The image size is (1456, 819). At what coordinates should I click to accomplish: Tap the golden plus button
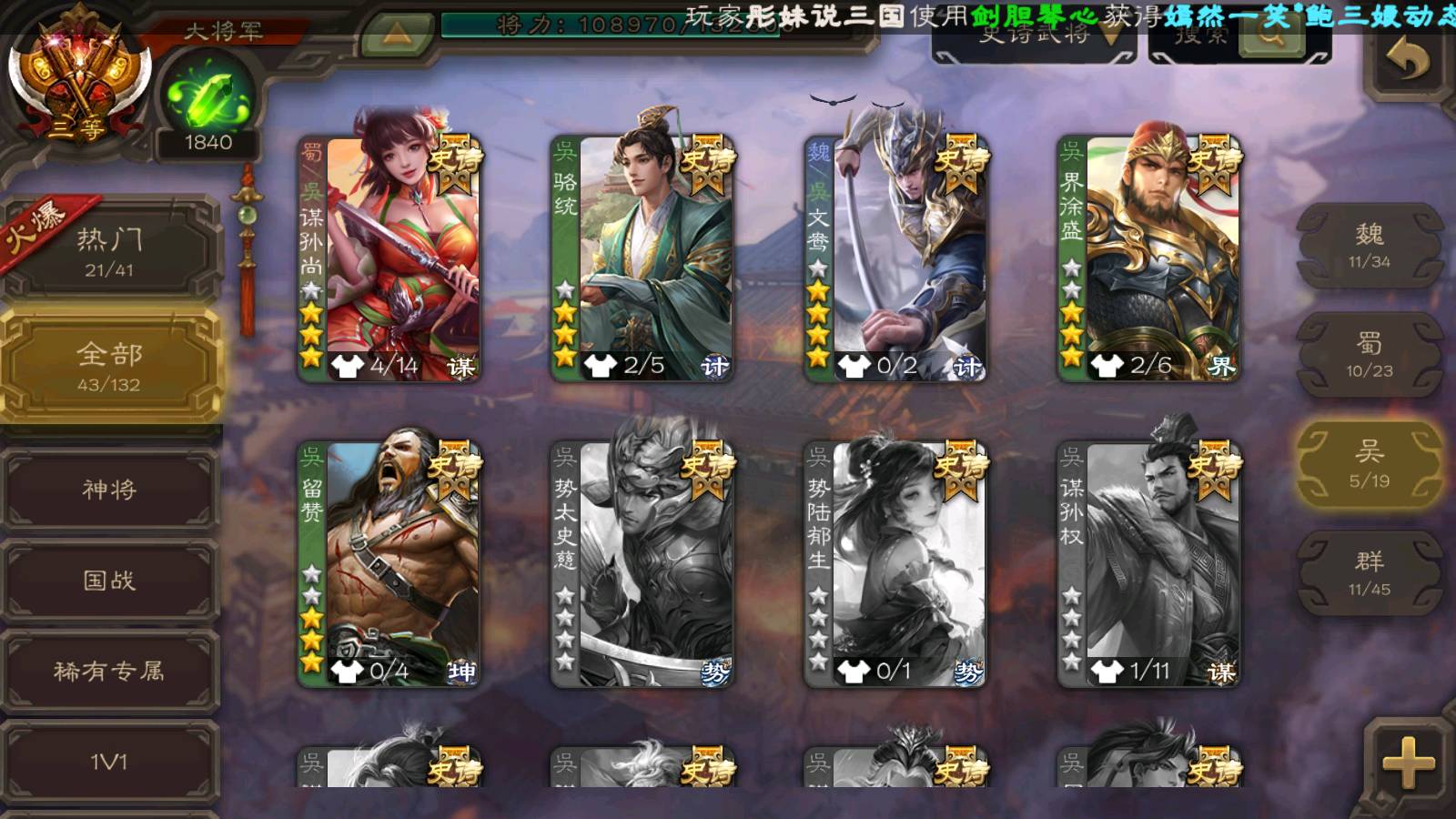point(1407,763)
